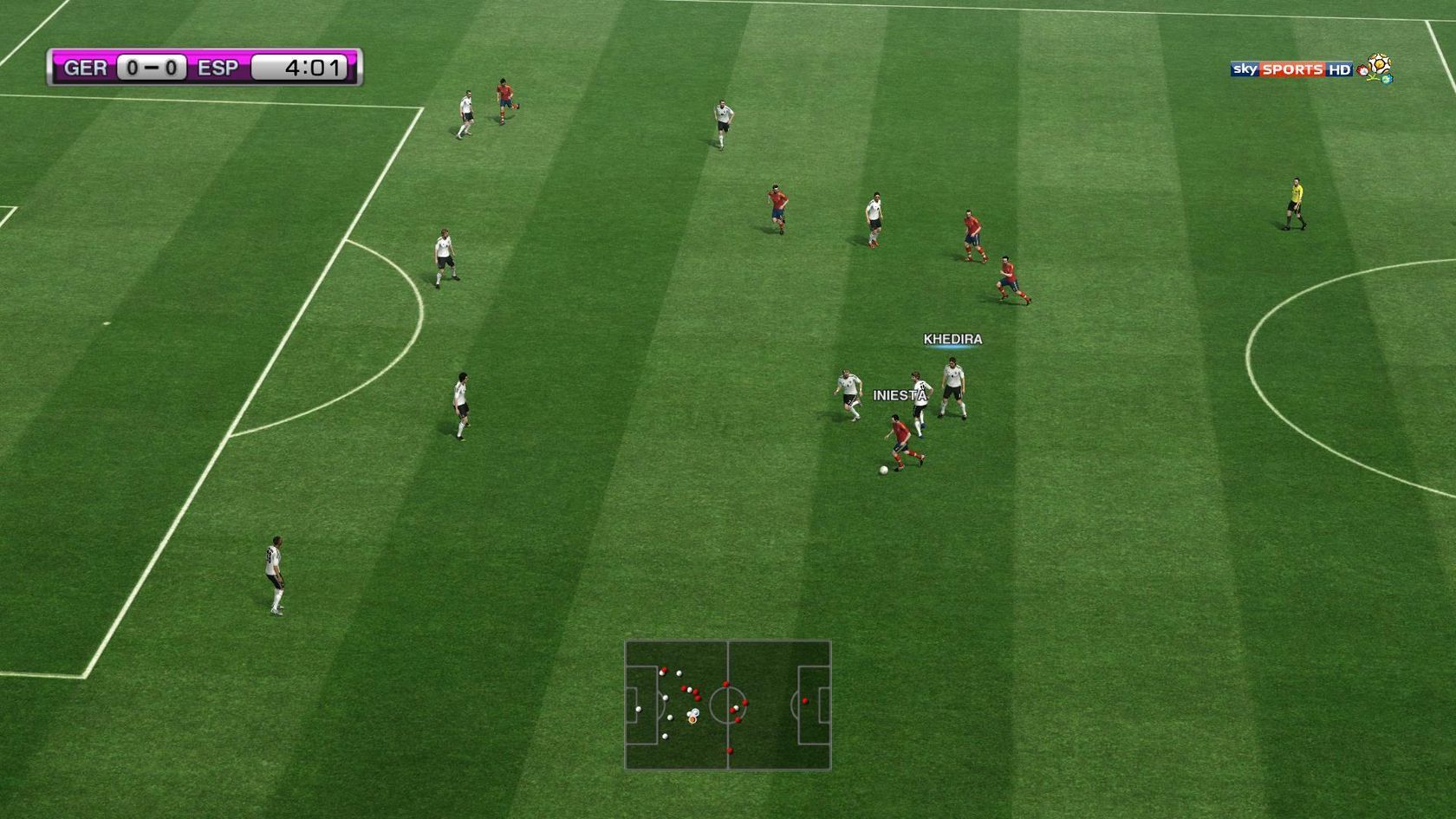1456x819 pixels.
Task: Click the Sky Sports HD logo
Action: tap(1290, 69)
